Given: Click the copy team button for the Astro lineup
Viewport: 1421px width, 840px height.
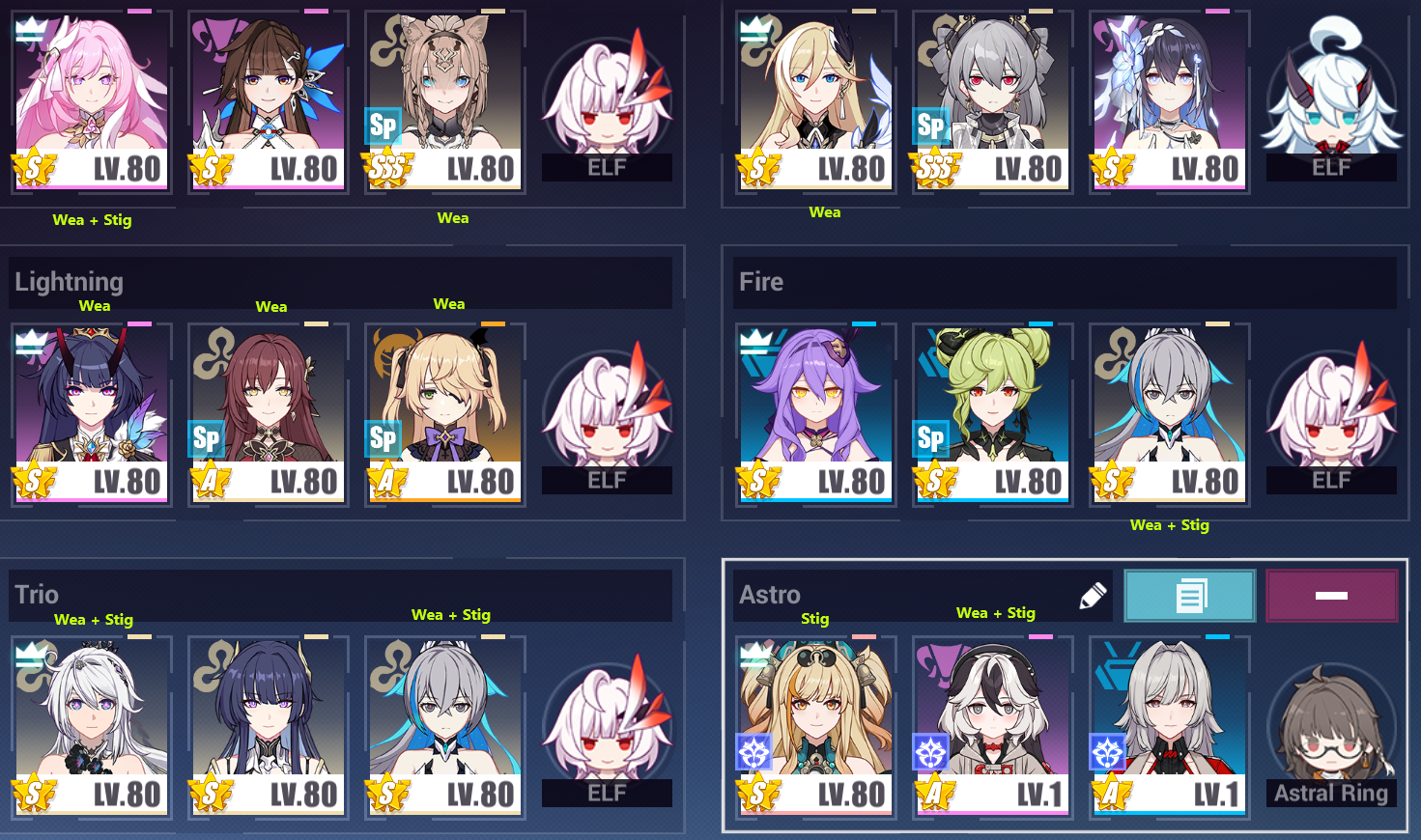Looking at the screenshot, I should coord(1190,596).
